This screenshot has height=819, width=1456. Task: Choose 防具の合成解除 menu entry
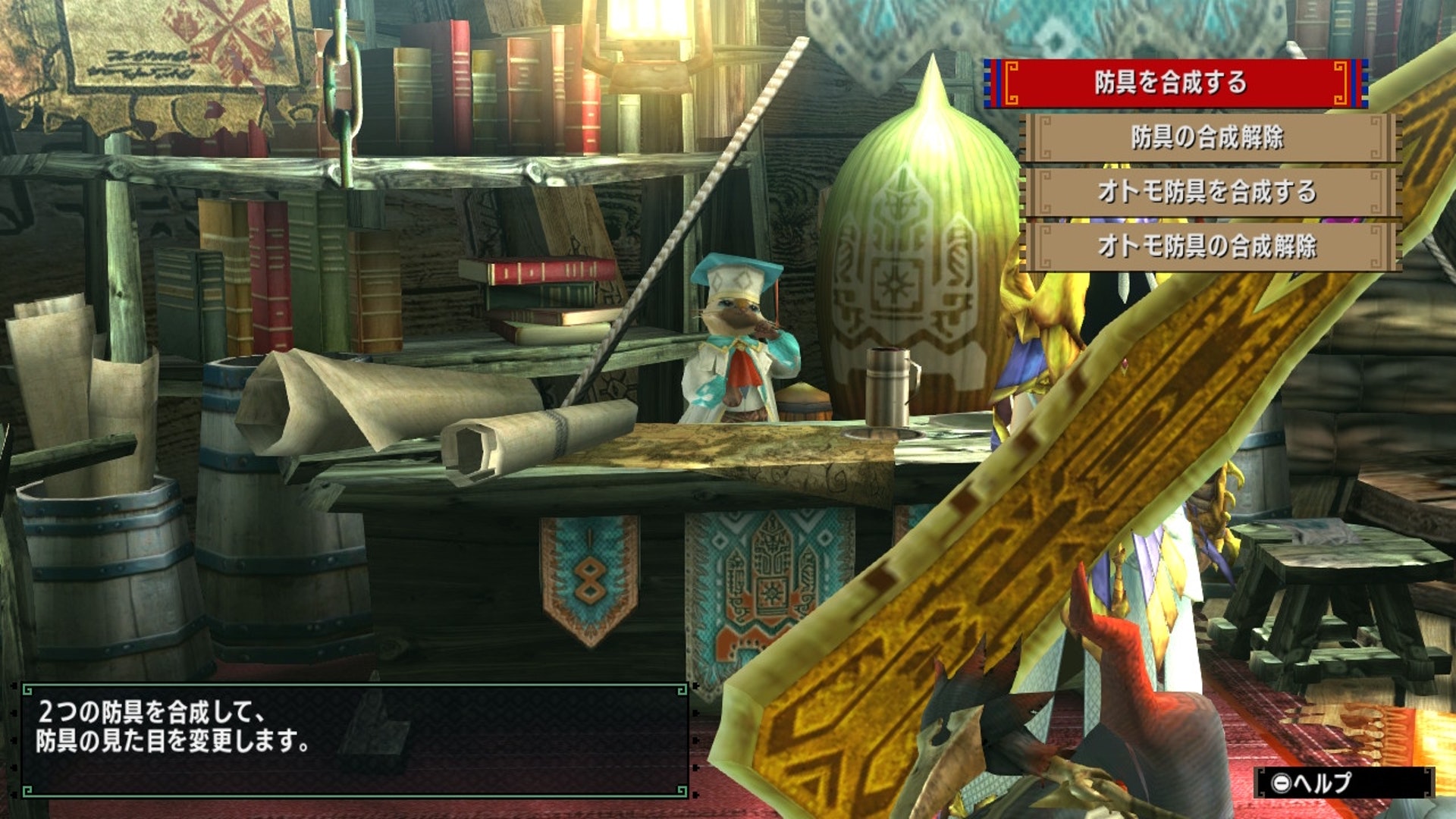(x=1207, y=137)
